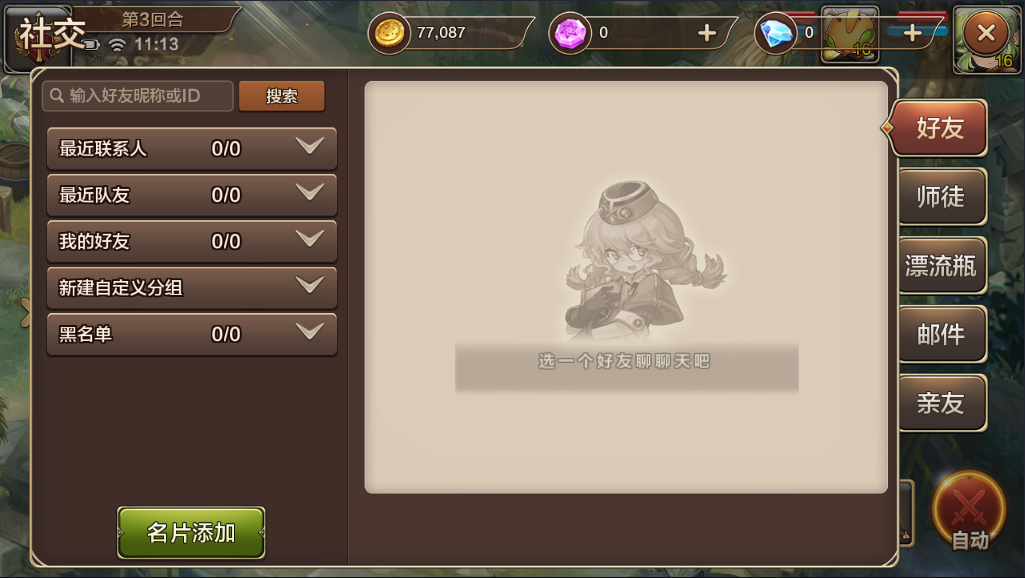Image resolution: width=1025 pixels, height=578 pixels.
Task: Switch to the 师徒 mentor tab
Action: tap(940, 197)
